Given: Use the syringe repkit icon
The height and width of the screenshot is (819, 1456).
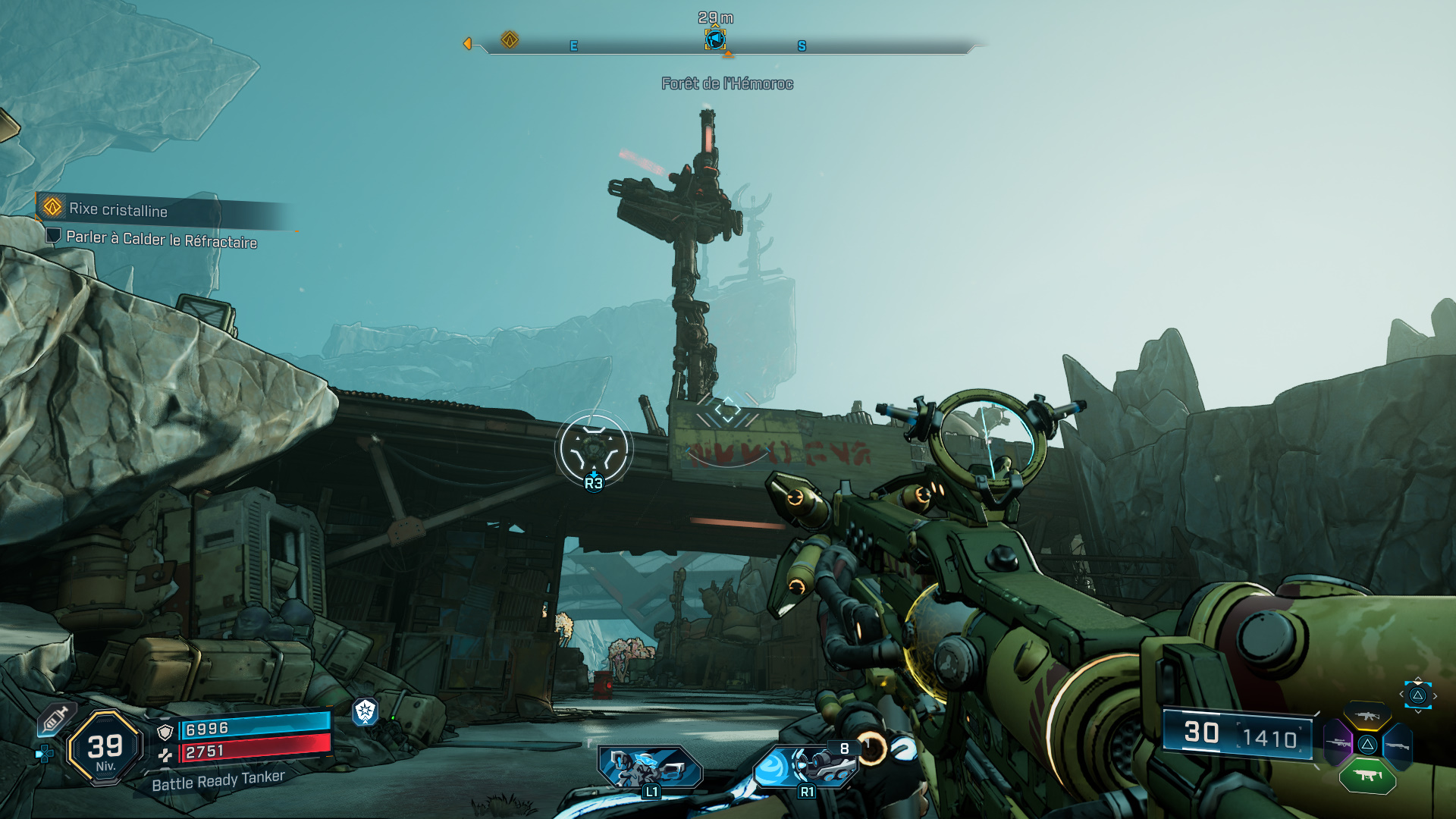Looking at the screenshot, I should (55, 718).
